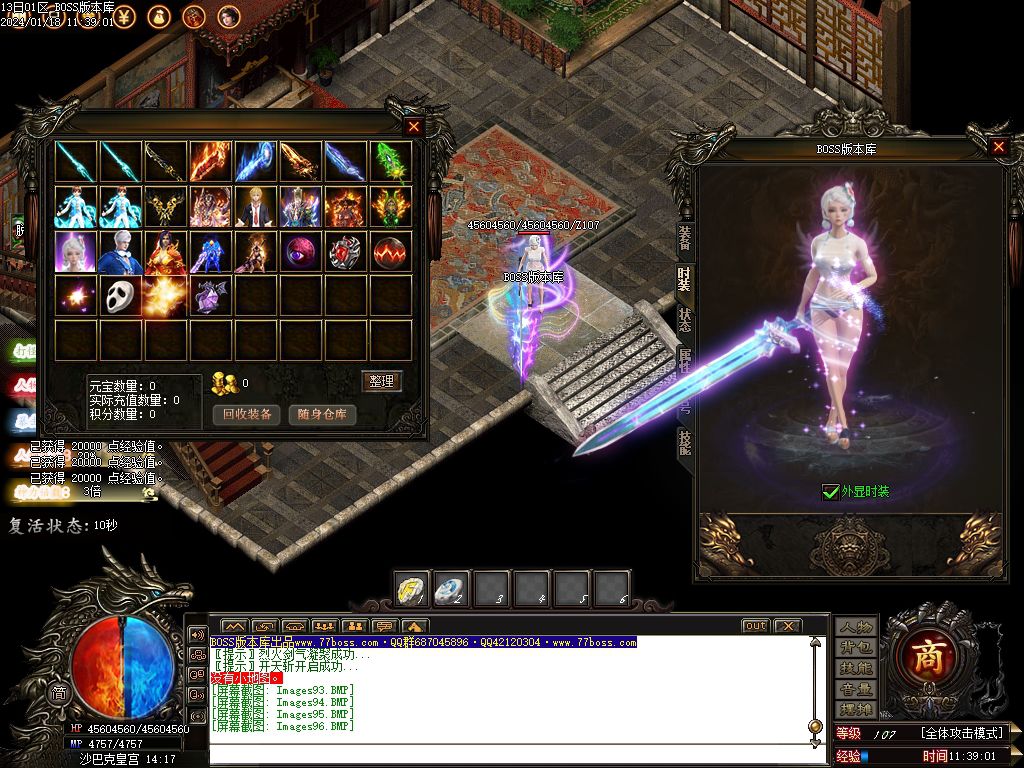Image resolution: width=1024 pixels, height=768 pixels.
Task: Close the inventory bag window
Action: pos(414,127)
